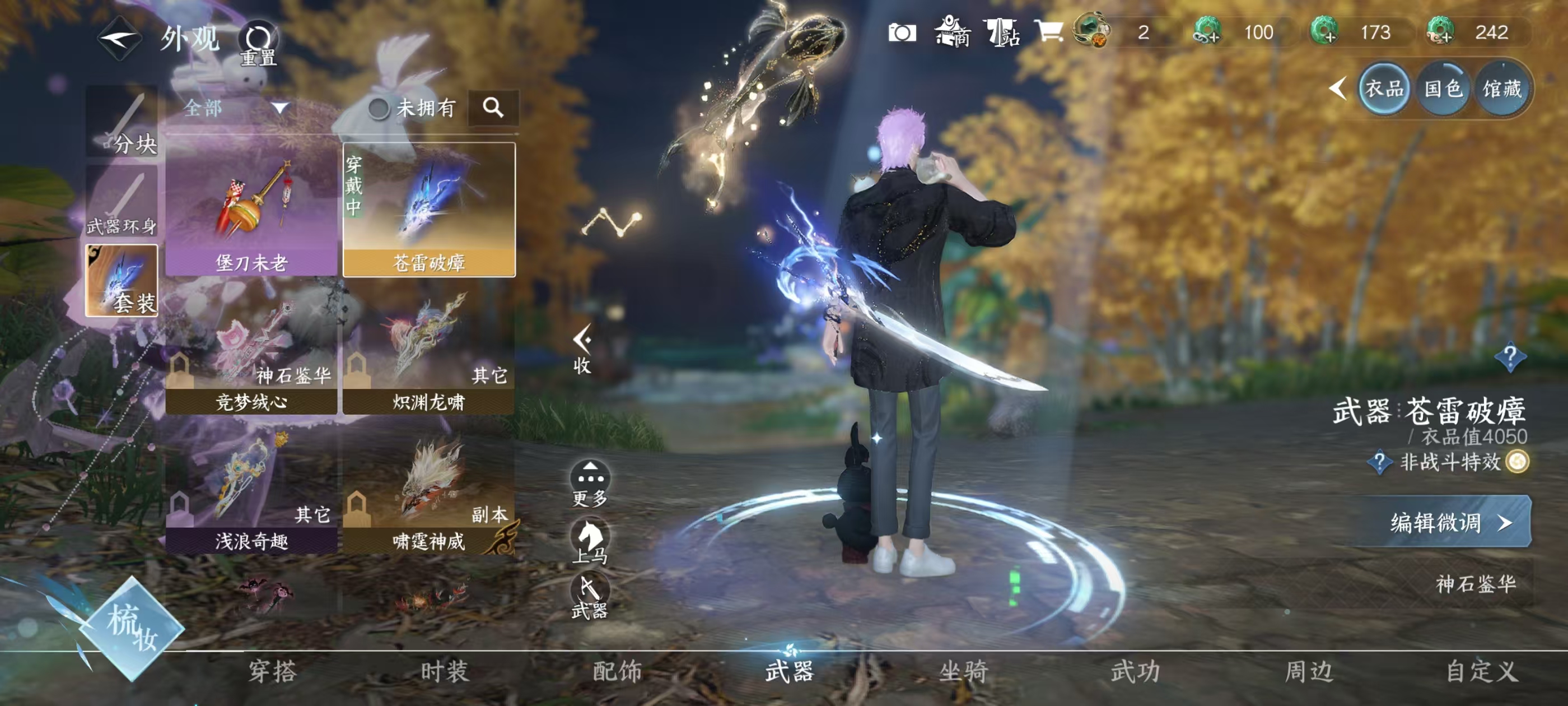
Task: Open the 坐骑 mount tab
Action: pyautogui.click(x=964, y=671)
